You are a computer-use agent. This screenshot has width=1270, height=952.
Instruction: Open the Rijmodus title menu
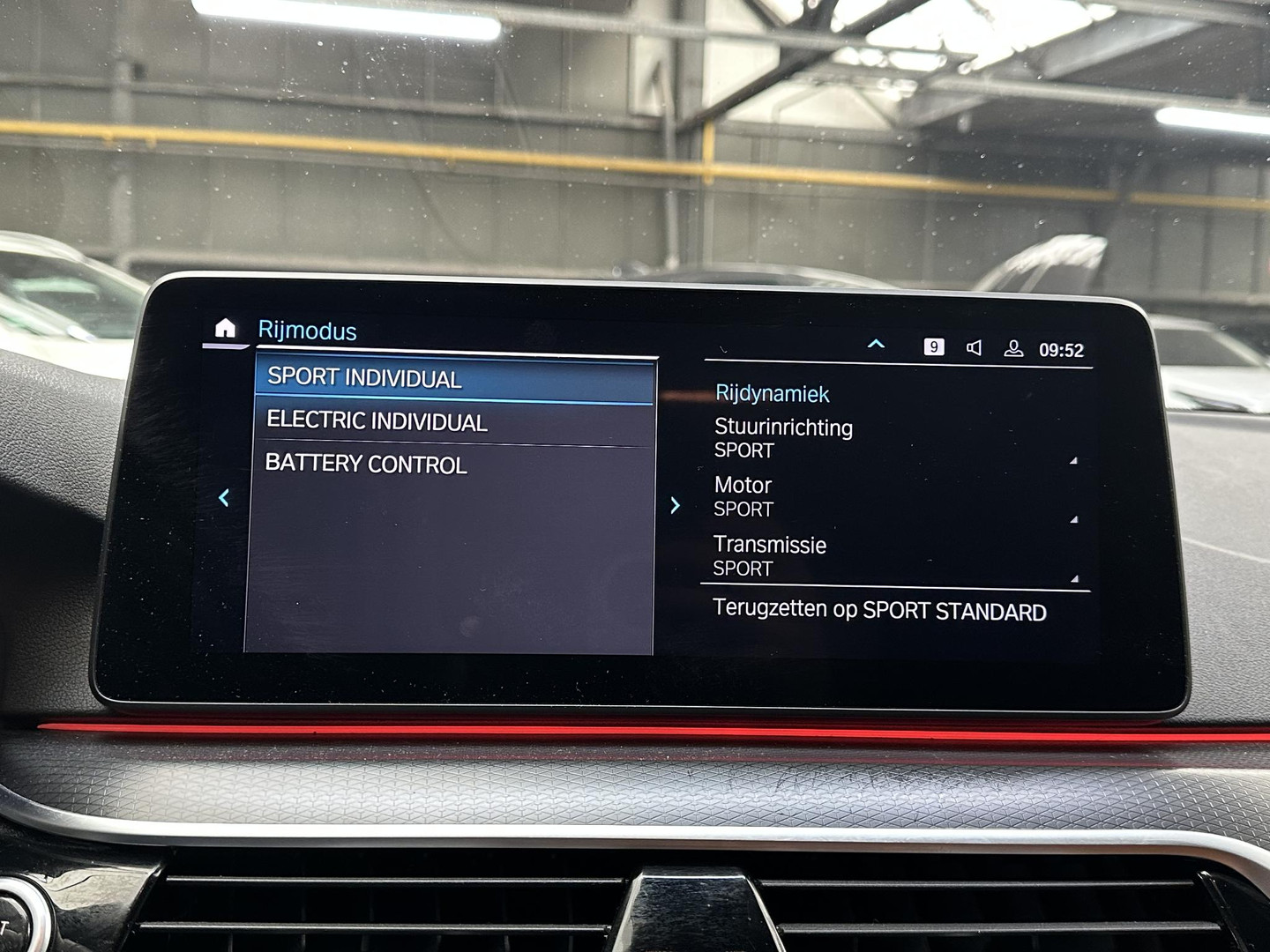point(307,331)
